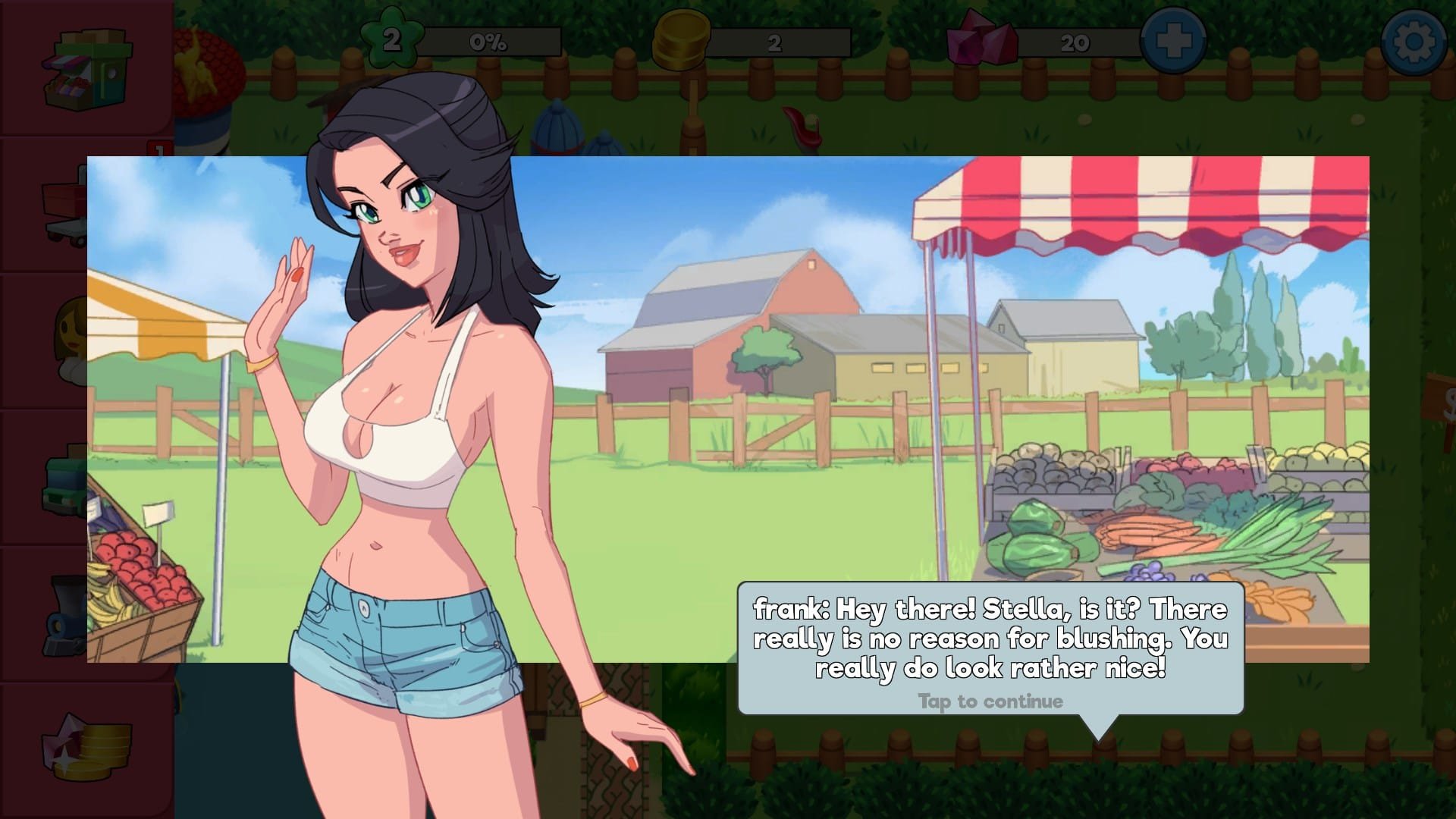1456x819 pixels.
Task: Tap the blue plus button to add gems
Action: pos(1173,42)
